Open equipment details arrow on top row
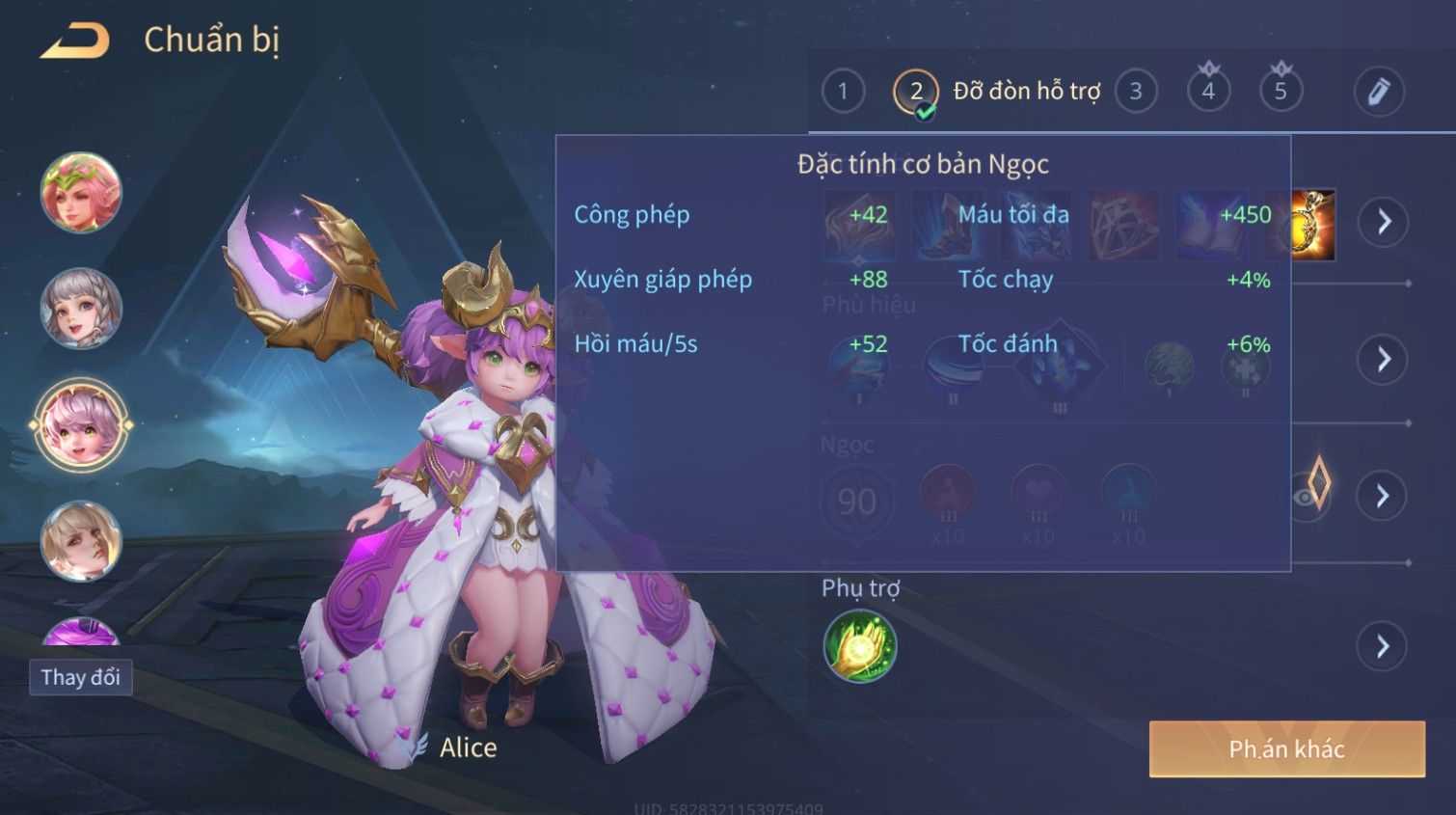Image resolution: width=1456 pixels, height=815 pixels. coord(1384,222)
